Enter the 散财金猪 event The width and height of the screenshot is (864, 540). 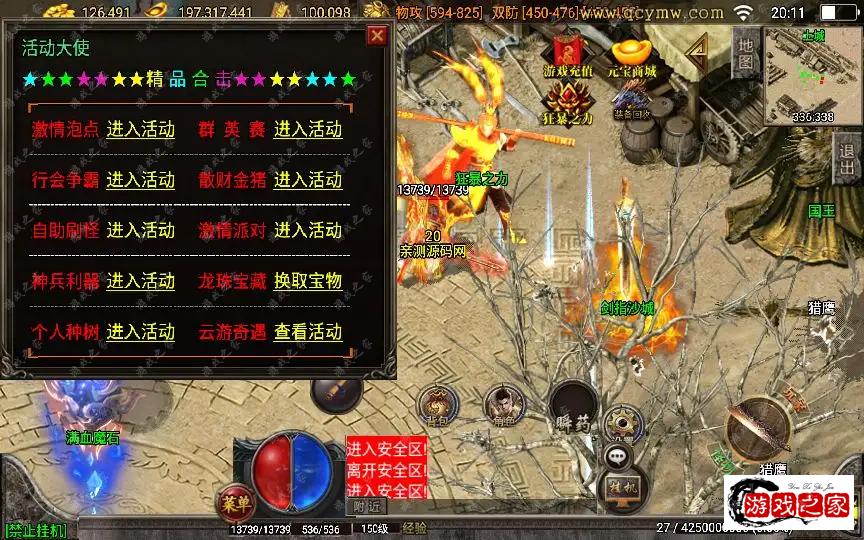point(308,180)
